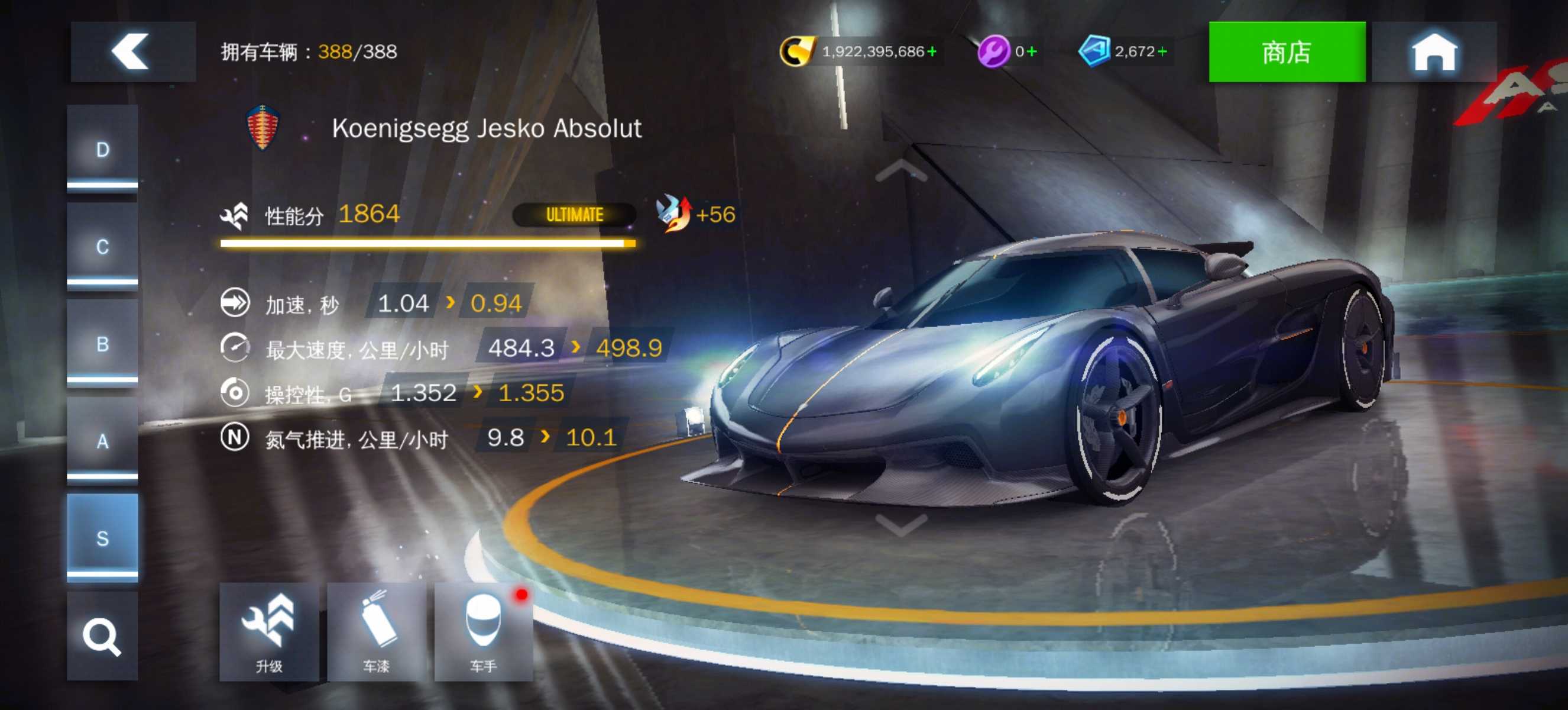View the +56 overclock bonus icon
Image resolution: width=1568 pixels, height=710 pixels.
pyautogui.click(x=675, y=214)
